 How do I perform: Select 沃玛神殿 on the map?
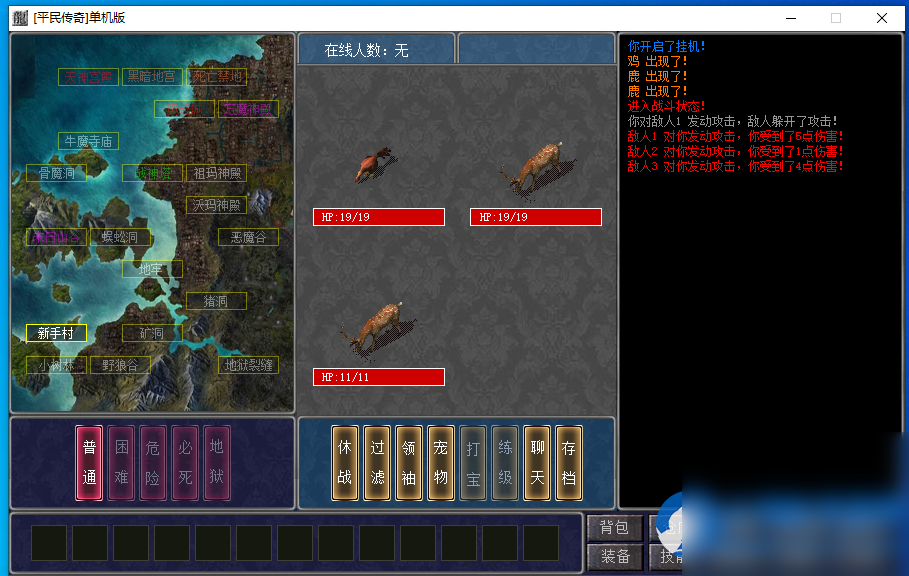[216, 205]
